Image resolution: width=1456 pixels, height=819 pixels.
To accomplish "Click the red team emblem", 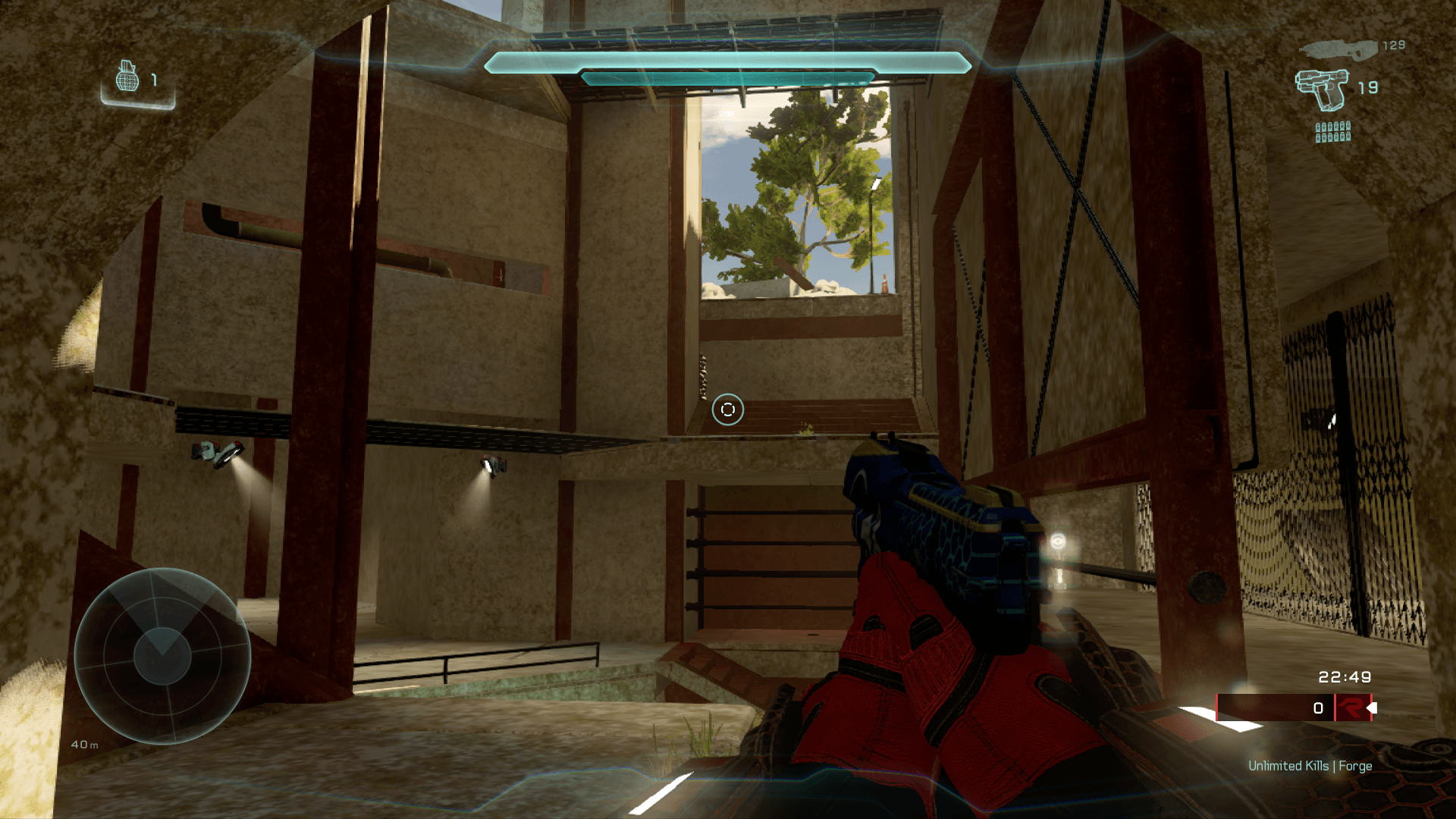I will 1351,708.
